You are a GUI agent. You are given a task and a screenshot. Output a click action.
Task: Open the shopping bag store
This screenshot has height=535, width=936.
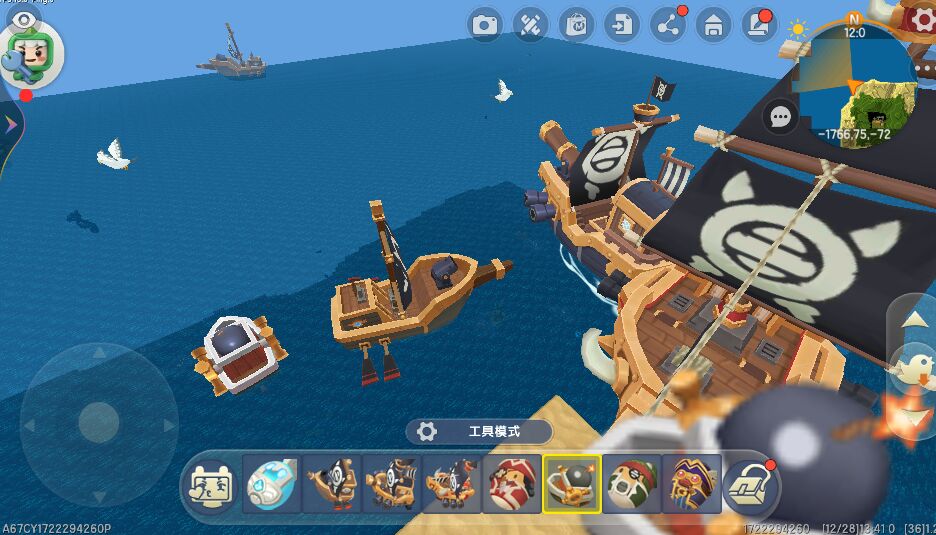pyautogui.click(x=576, y=25)
